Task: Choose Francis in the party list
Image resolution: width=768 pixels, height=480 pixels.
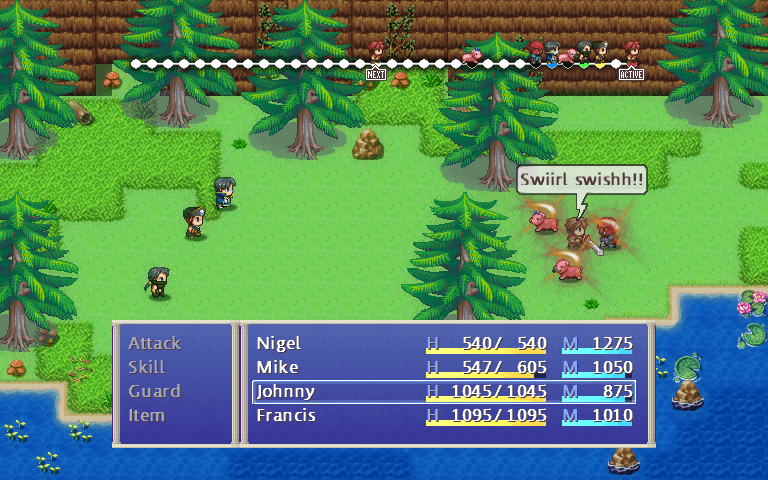Action: [443, 415]
